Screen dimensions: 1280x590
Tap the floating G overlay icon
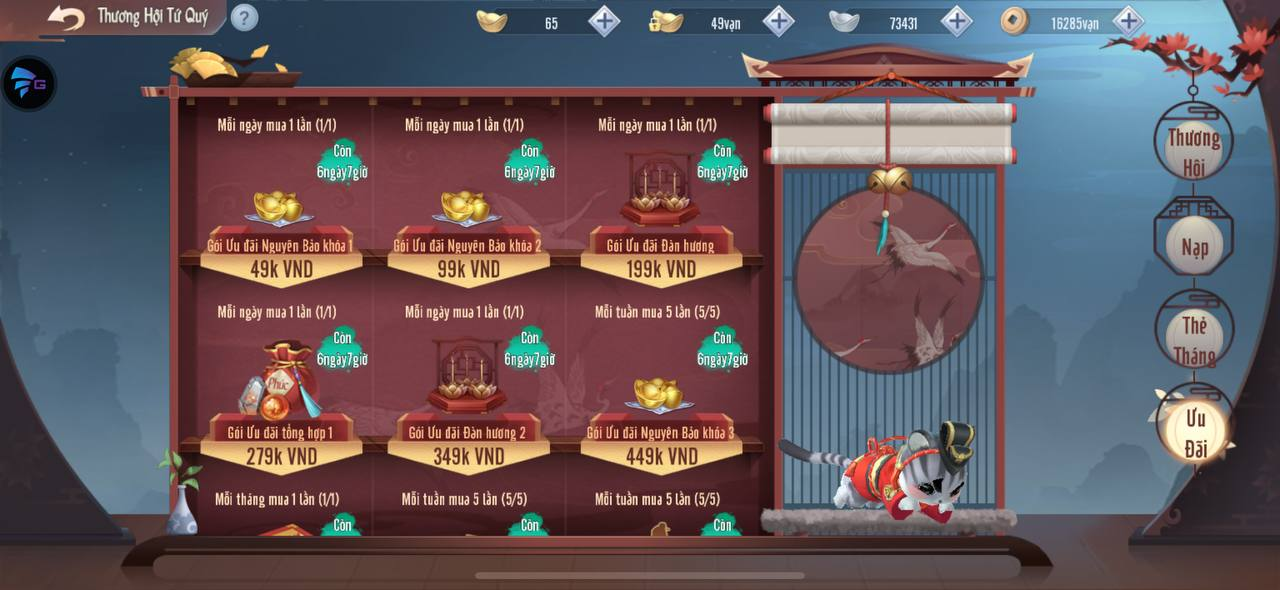point(28,84)
